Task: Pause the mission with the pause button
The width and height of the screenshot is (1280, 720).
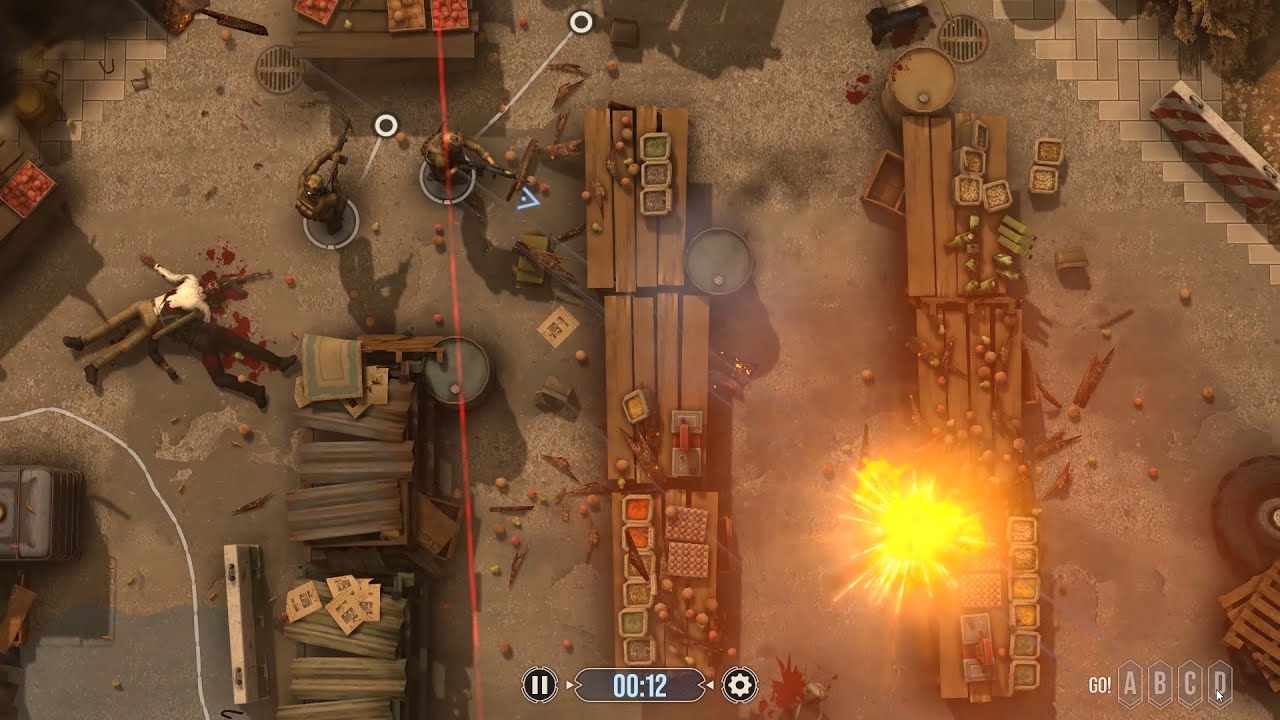Action: 539,685
